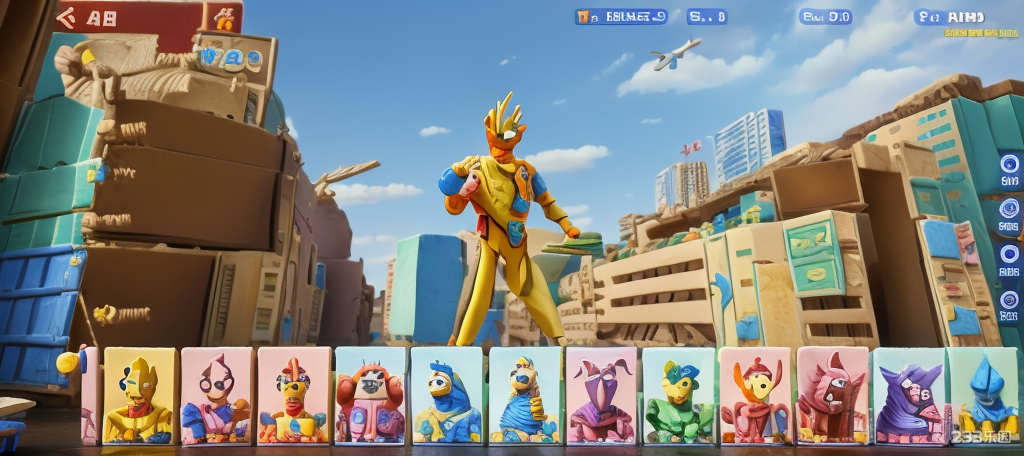The image size is (1024, 456).
Task: Select the red robot with white face card
Action: 370,396
